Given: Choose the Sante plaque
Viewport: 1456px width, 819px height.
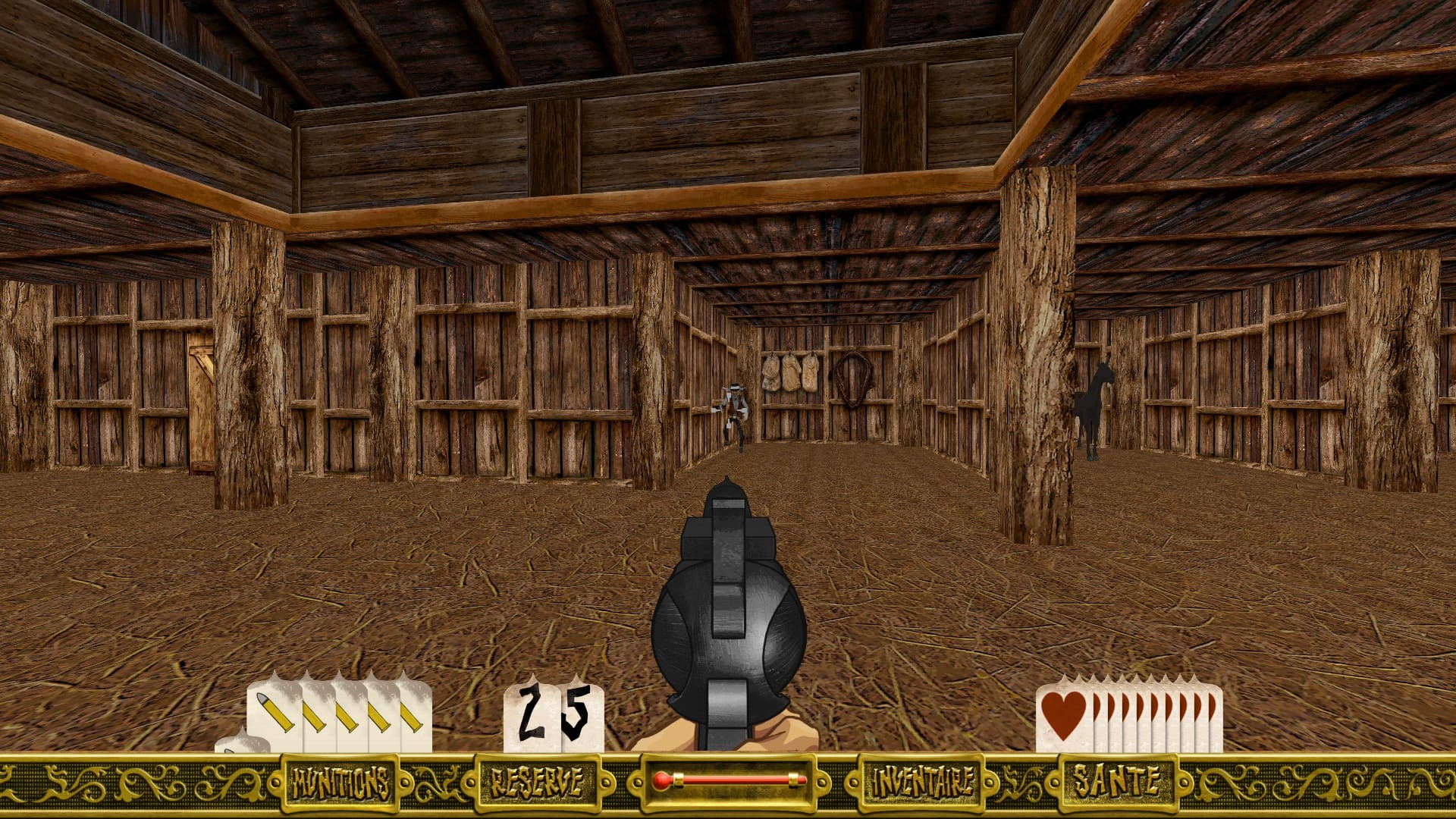Looking at the screenshot, I should point(1115,781).
